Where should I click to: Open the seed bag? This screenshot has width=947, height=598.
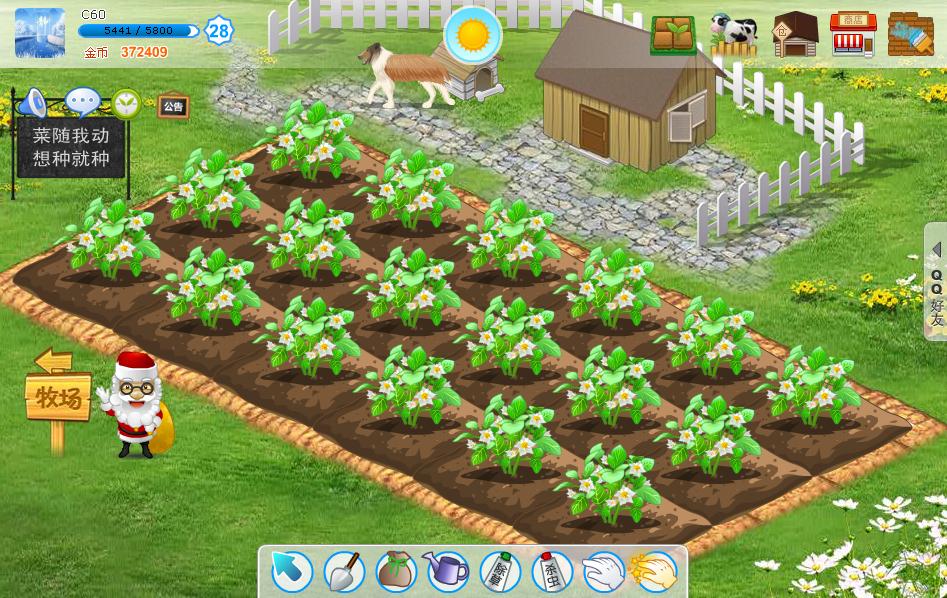click(396, 572)
